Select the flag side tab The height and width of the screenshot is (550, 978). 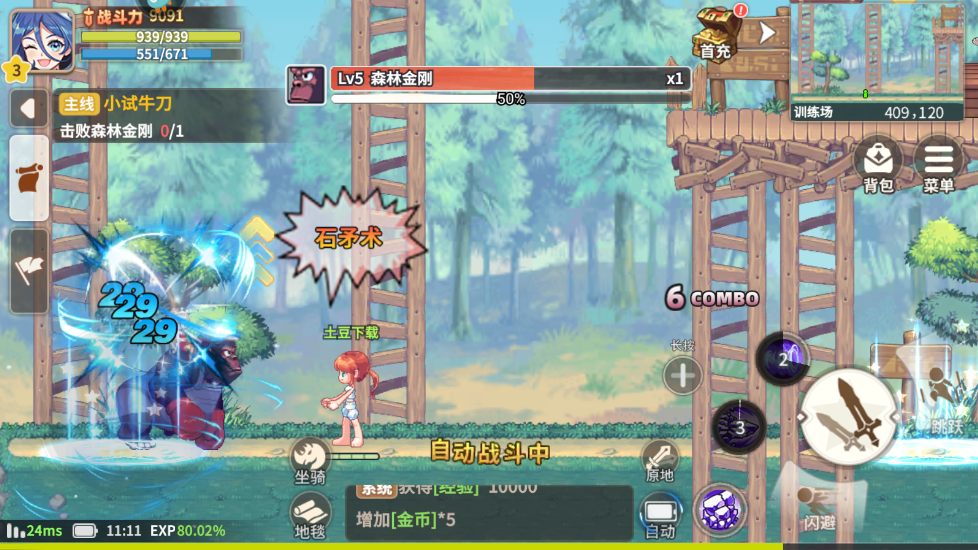29,270
